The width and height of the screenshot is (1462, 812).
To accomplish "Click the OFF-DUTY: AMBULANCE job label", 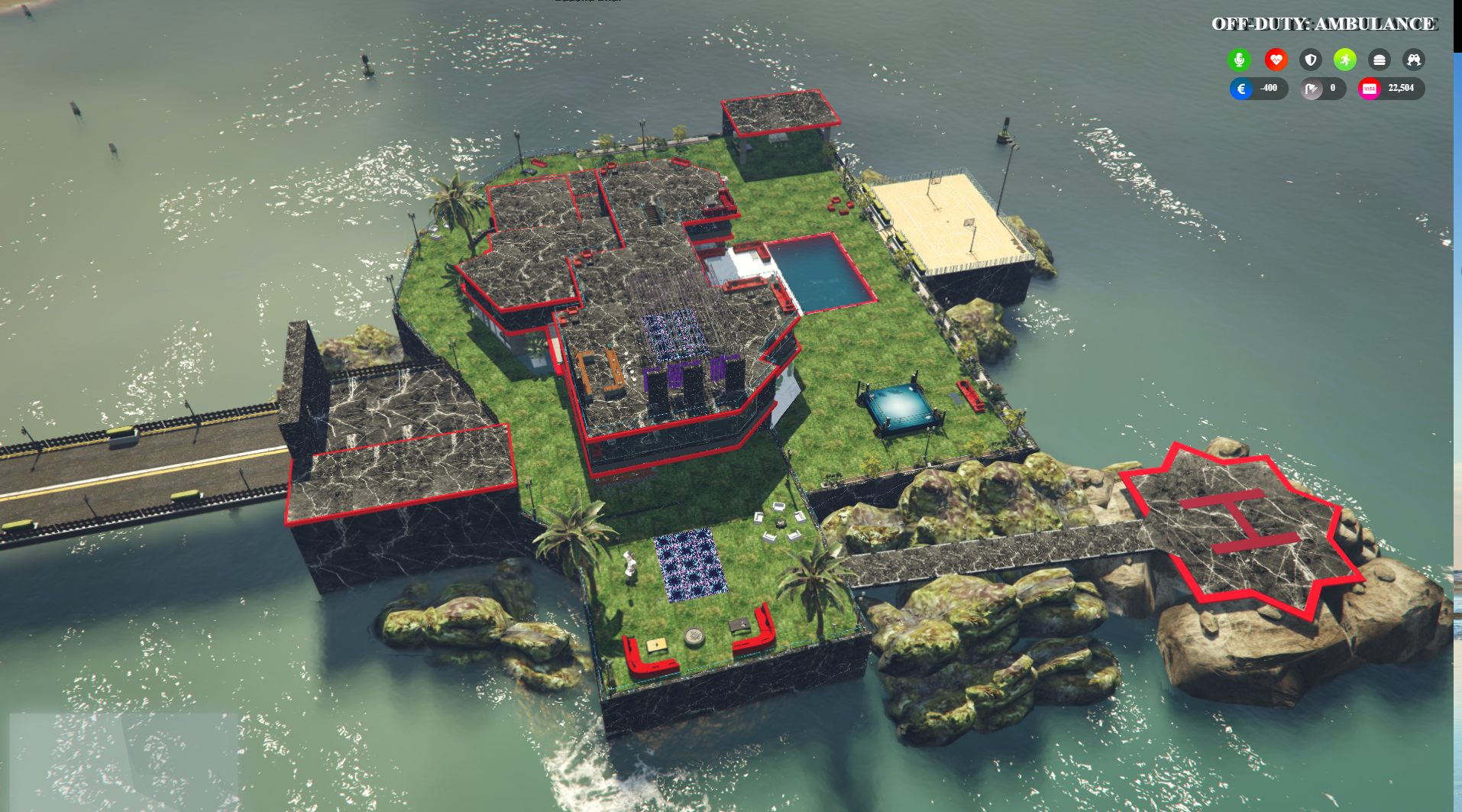I will (x=1324, y=24).
